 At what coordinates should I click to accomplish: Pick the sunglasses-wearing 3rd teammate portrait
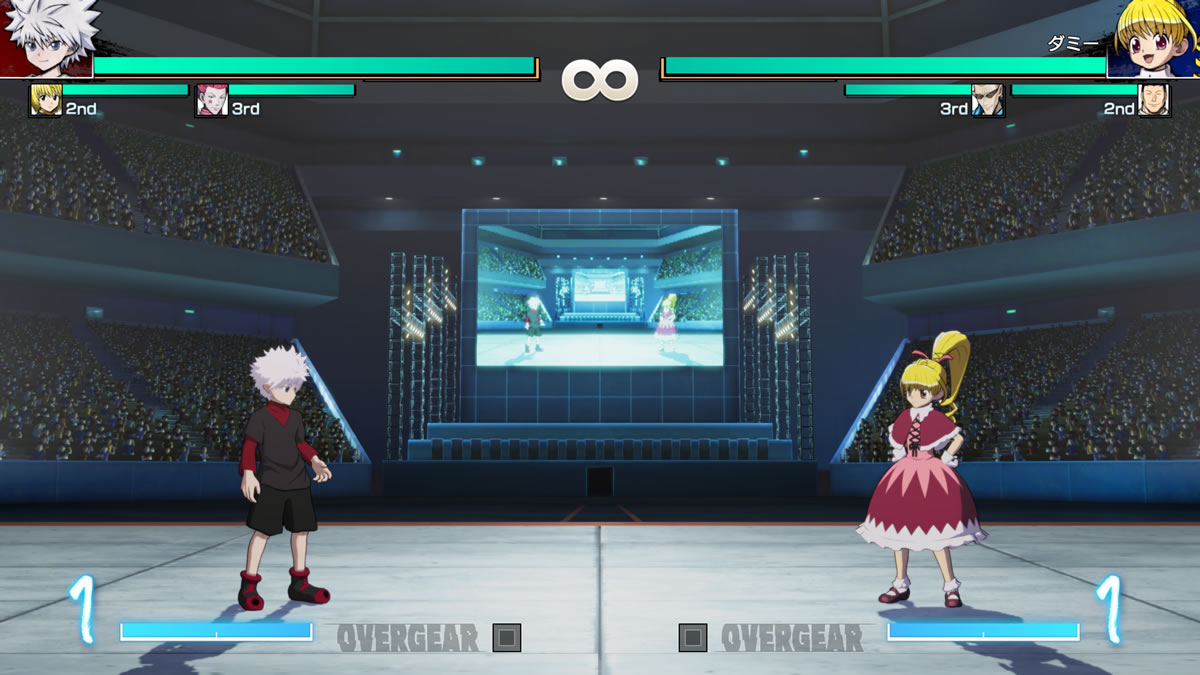click(987, 100)
